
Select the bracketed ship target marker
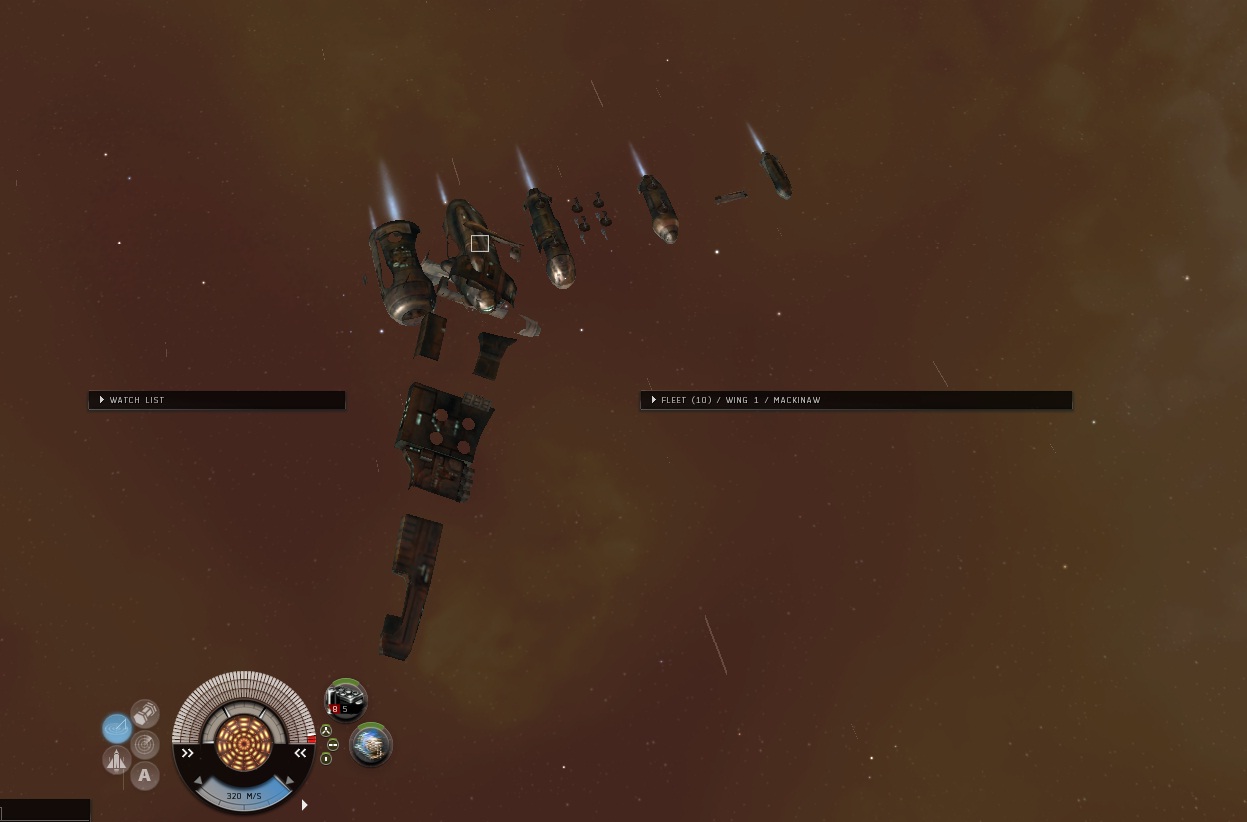(480, 243)
